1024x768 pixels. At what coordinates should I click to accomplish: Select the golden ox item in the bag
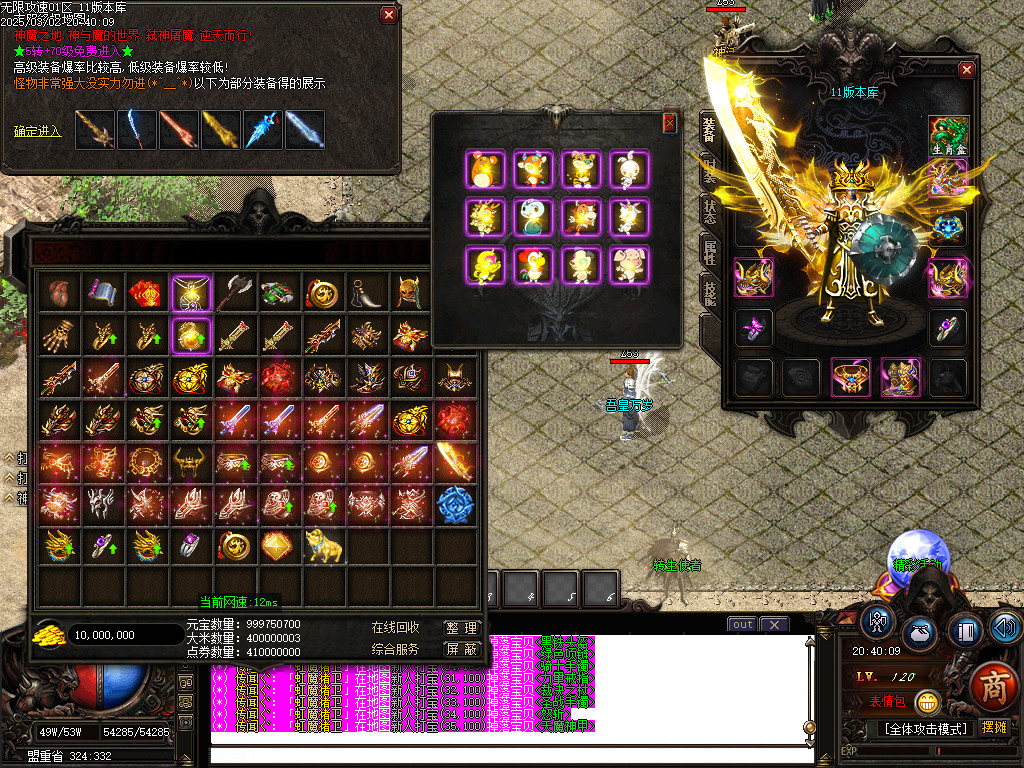click(x=323, y=545)
